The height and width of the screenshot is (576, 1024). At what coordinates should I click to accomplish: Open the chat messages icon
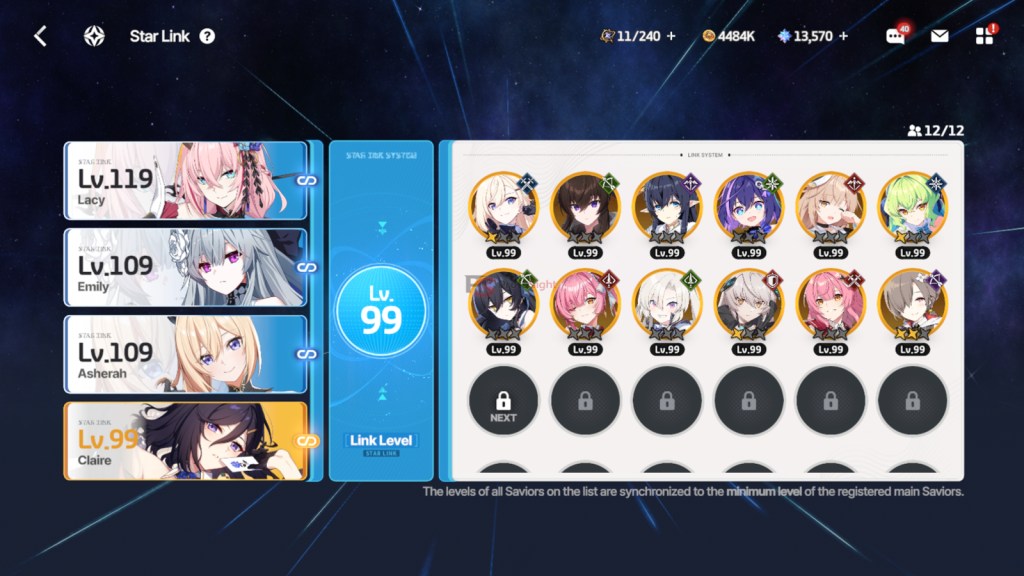pyautogui.click(x=895, y=37)
